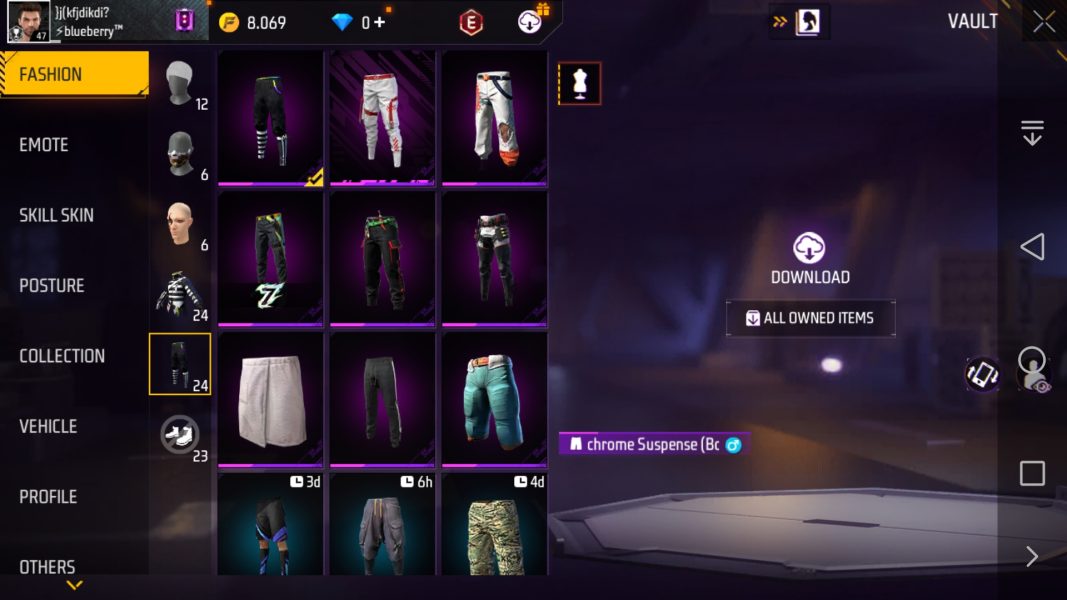
Task: Click the mannequin preview icon
Action: pos(579,84)
